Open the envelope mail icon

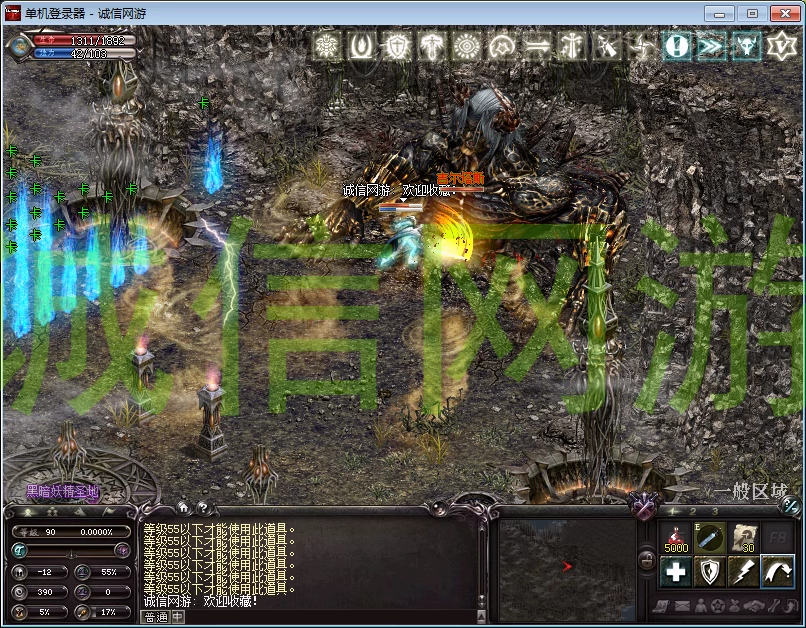(x=682, y=606)
